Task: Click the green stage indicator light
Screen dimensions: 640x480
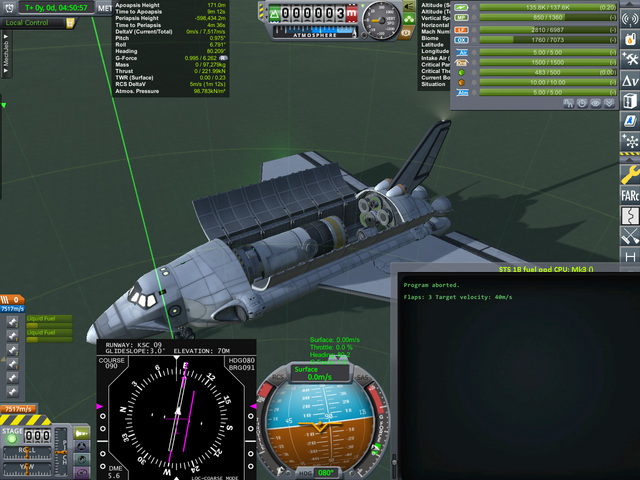Action: coord(12,437)
